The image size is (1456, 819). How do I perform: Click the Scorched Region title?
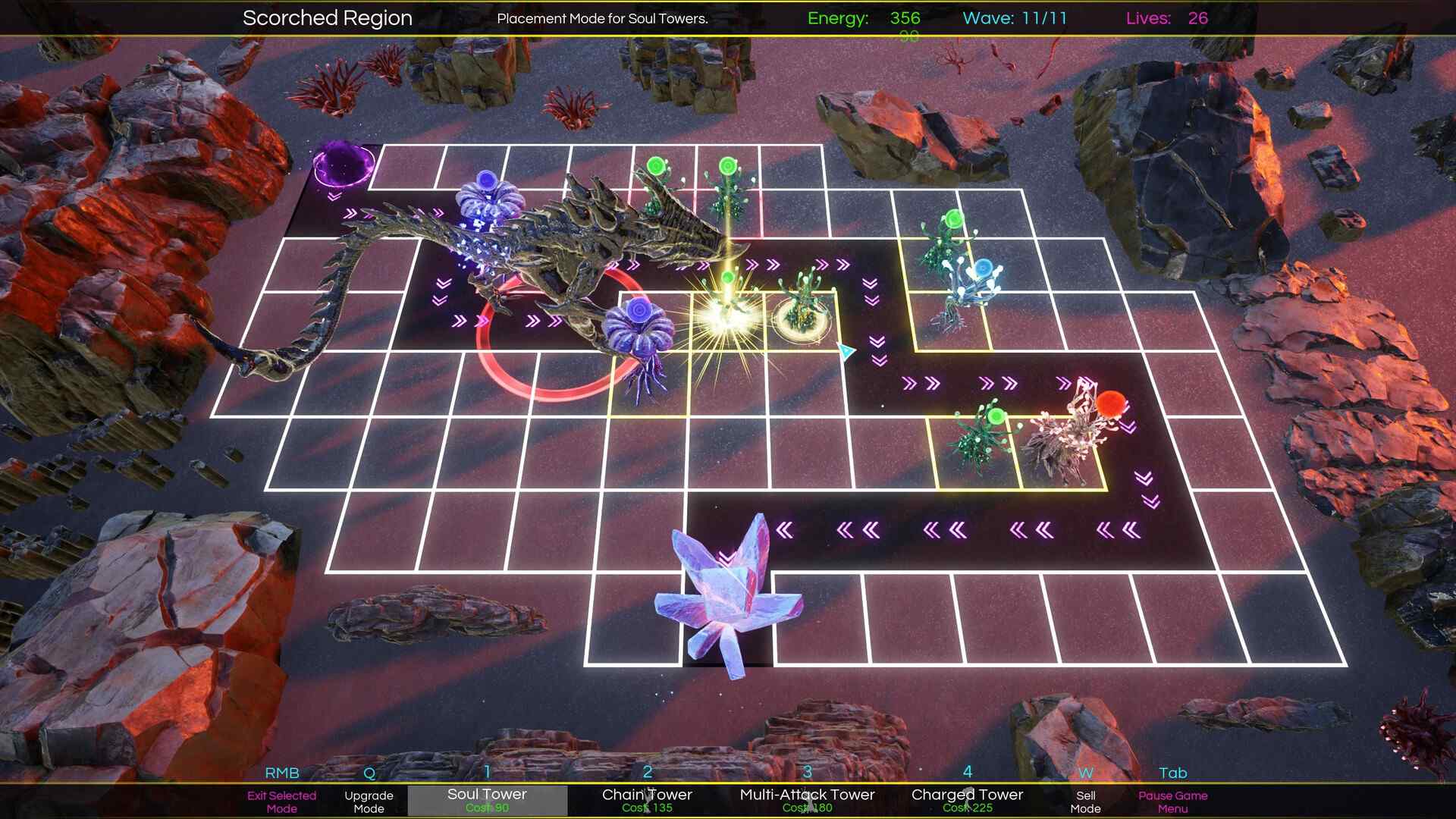[327, 17]
